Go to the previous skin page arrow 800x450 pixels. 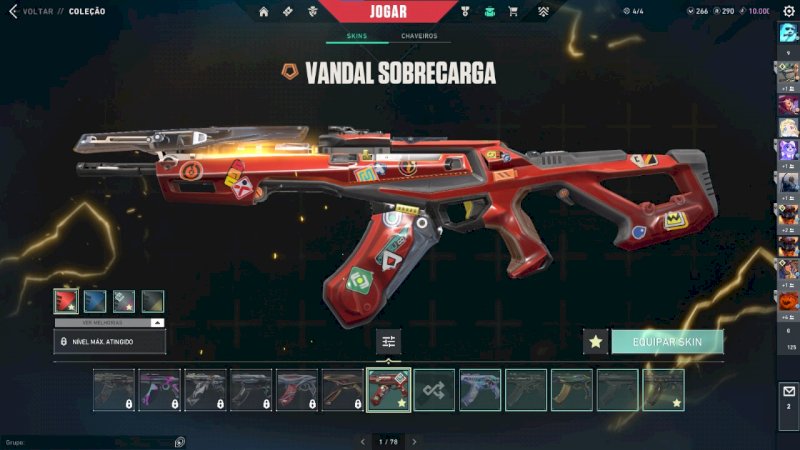pyautogui.click(x=364, y=441)
